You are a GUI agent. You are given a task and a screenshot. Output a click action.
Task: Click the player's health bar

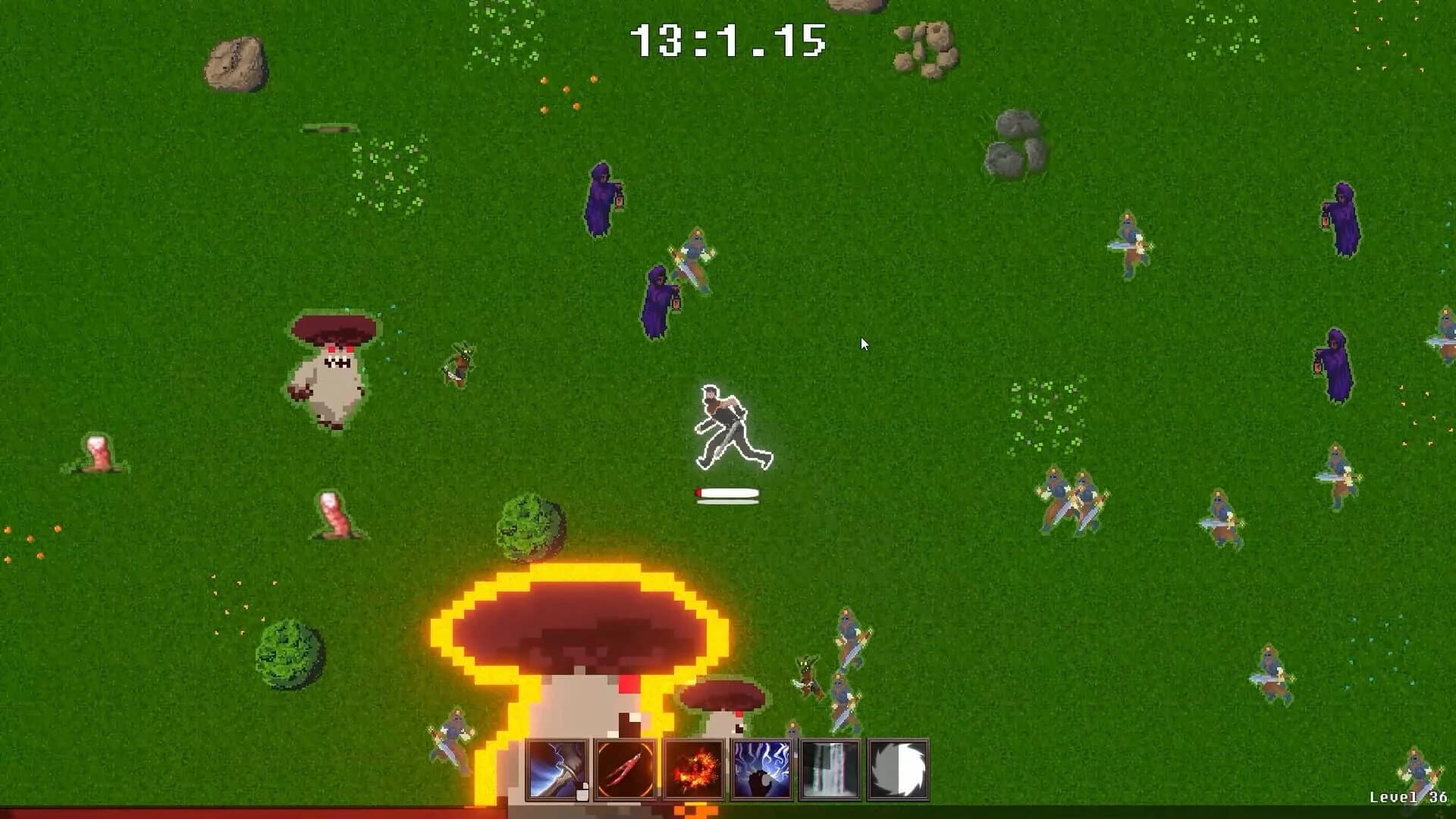725,493
